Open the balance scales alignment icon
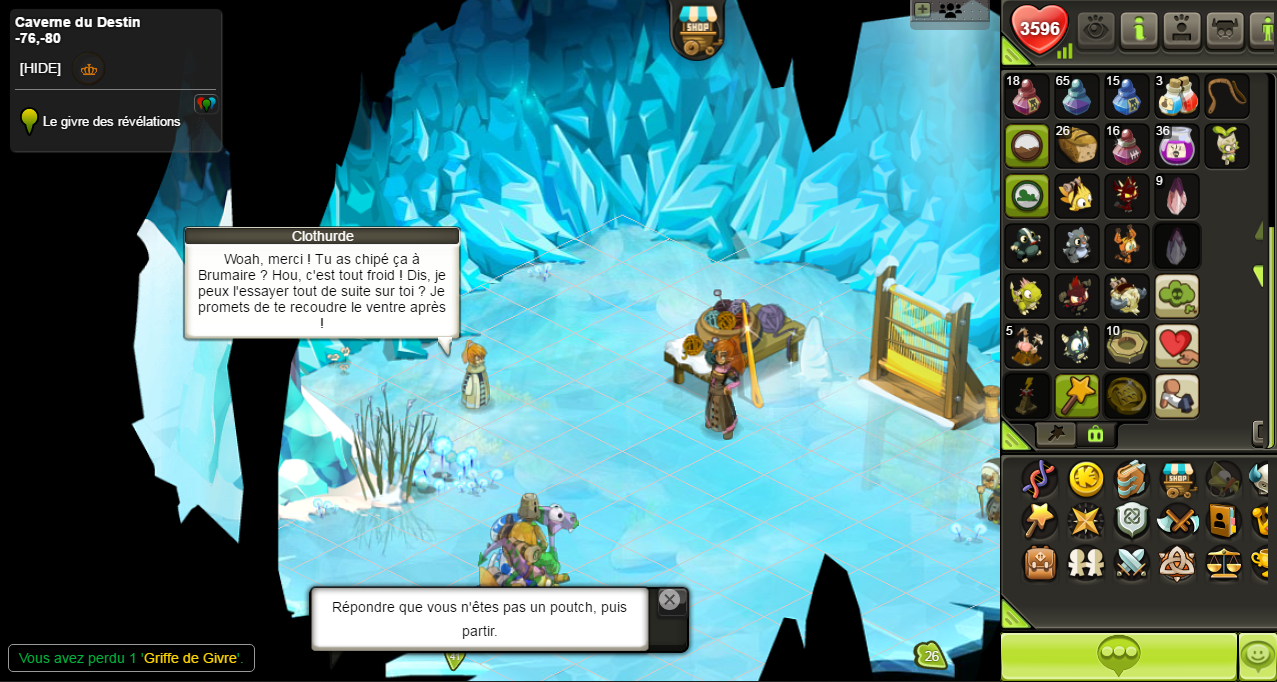Viewport: 1277px width, 682px height. coord(1223,563)
